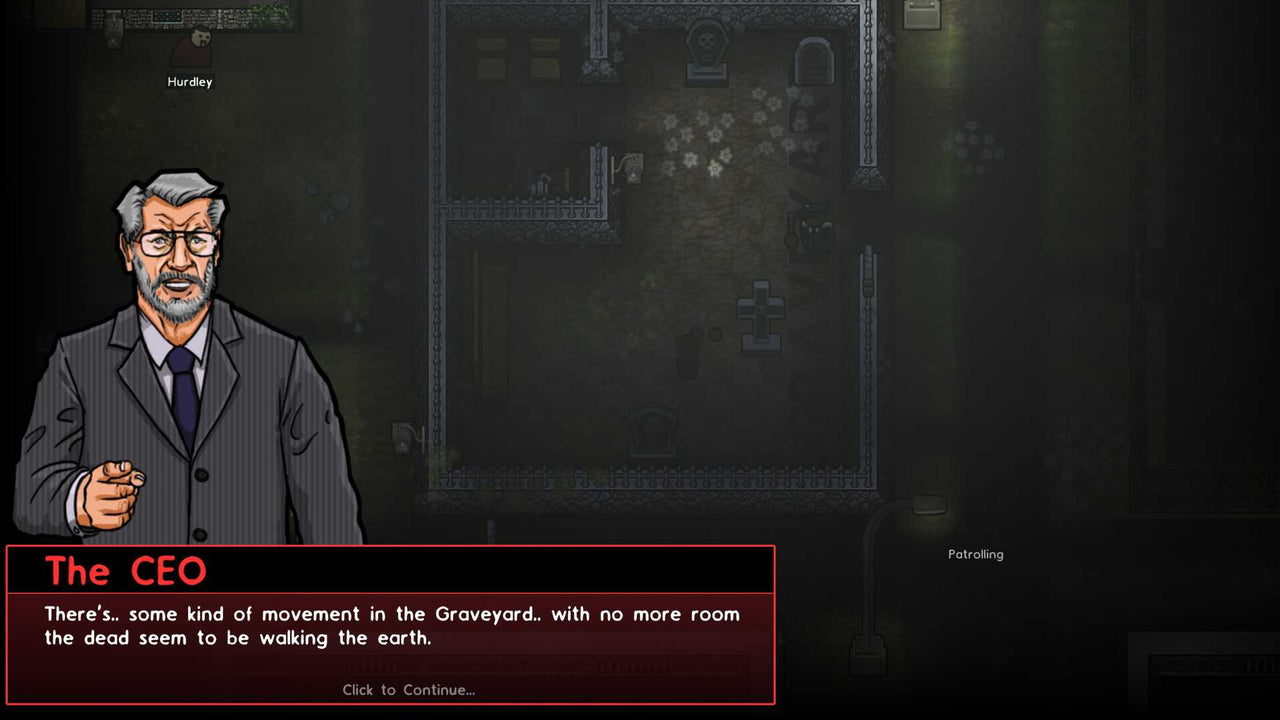Click the Hurdley name label
1280x720 pixels.
(x=189, y=82)
